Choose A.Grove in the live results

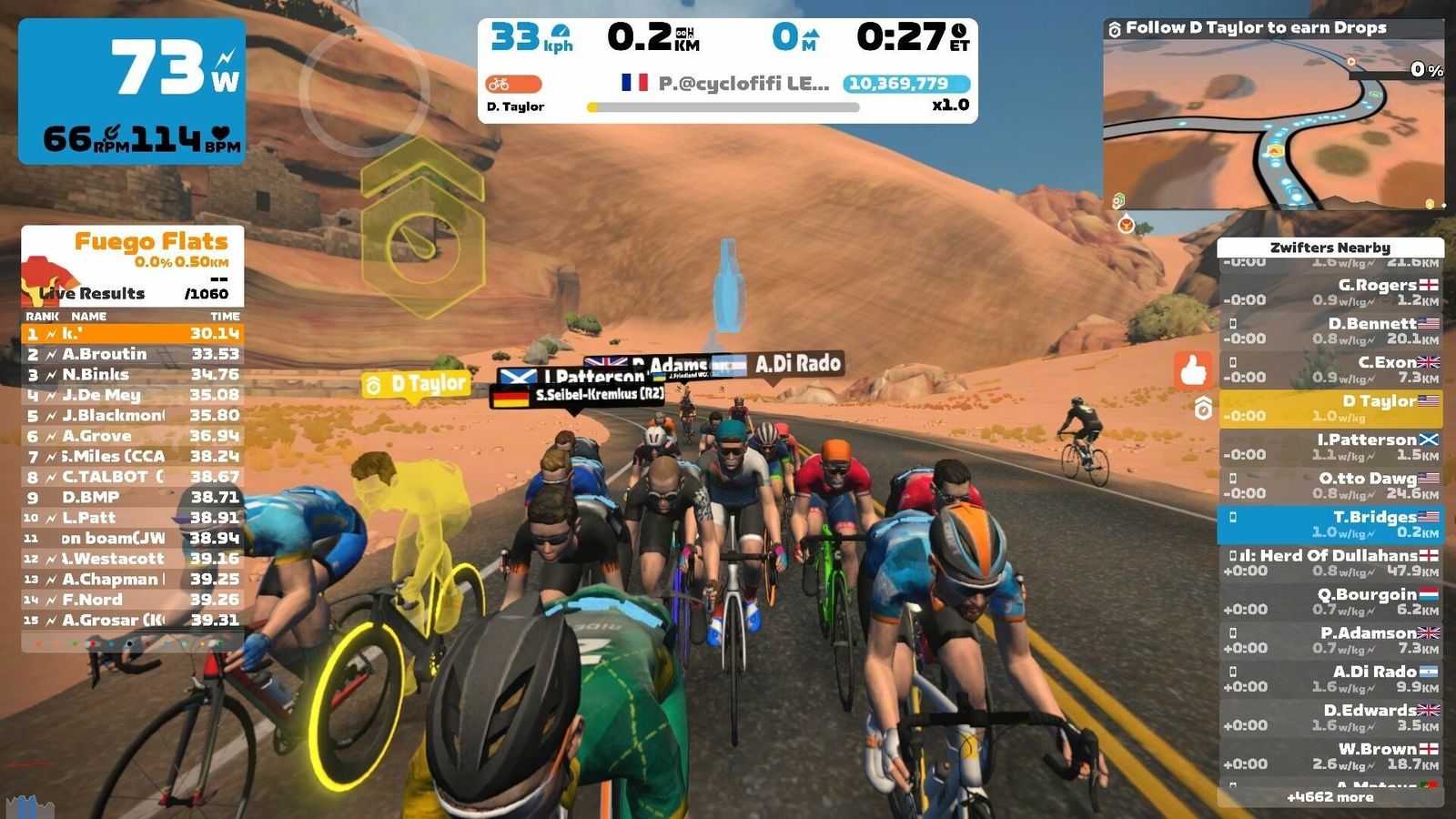coord(132,436)
